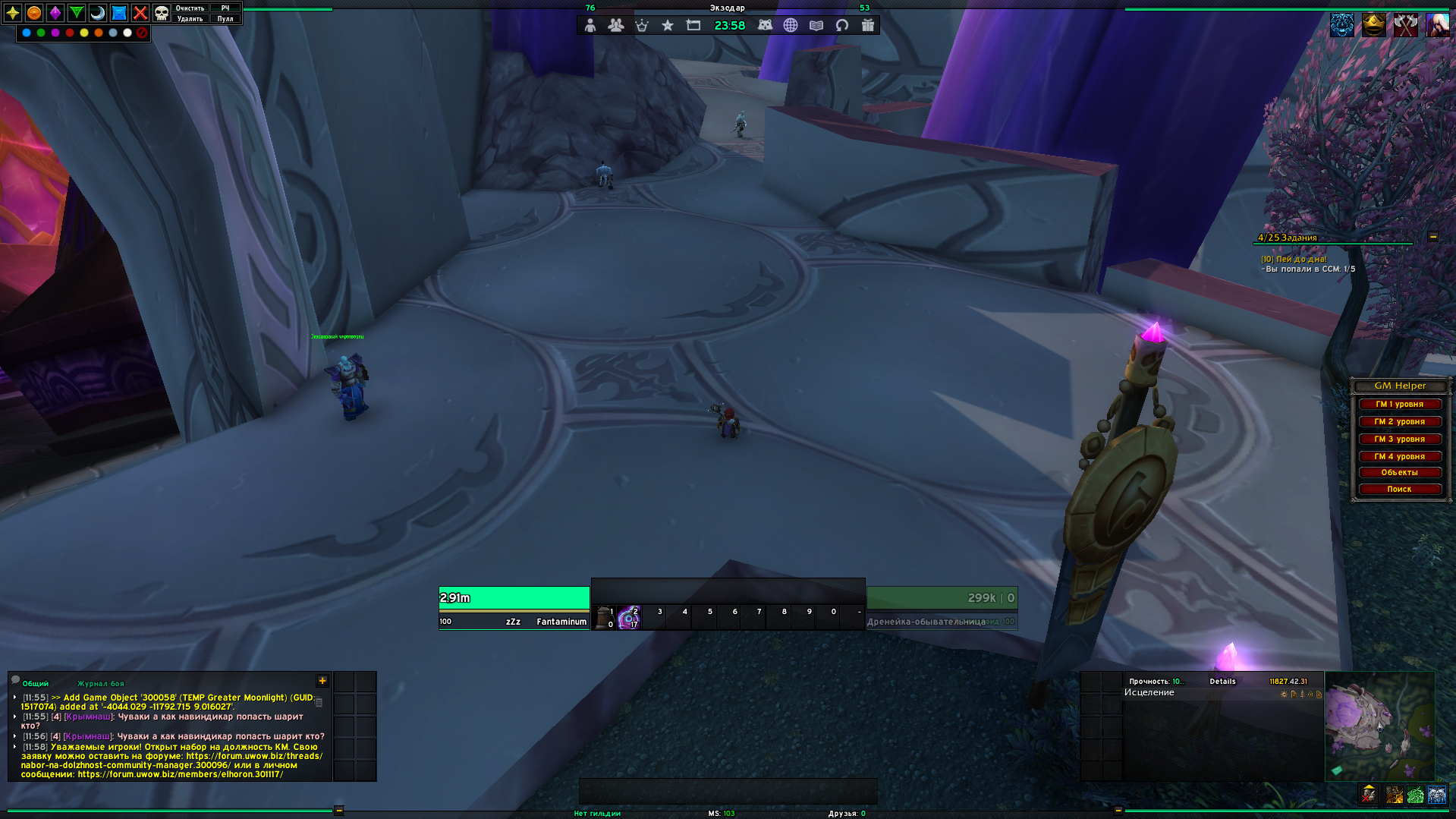Select the skull raid target marker
Screen dimensions: 1456x819
coord(162,13)
